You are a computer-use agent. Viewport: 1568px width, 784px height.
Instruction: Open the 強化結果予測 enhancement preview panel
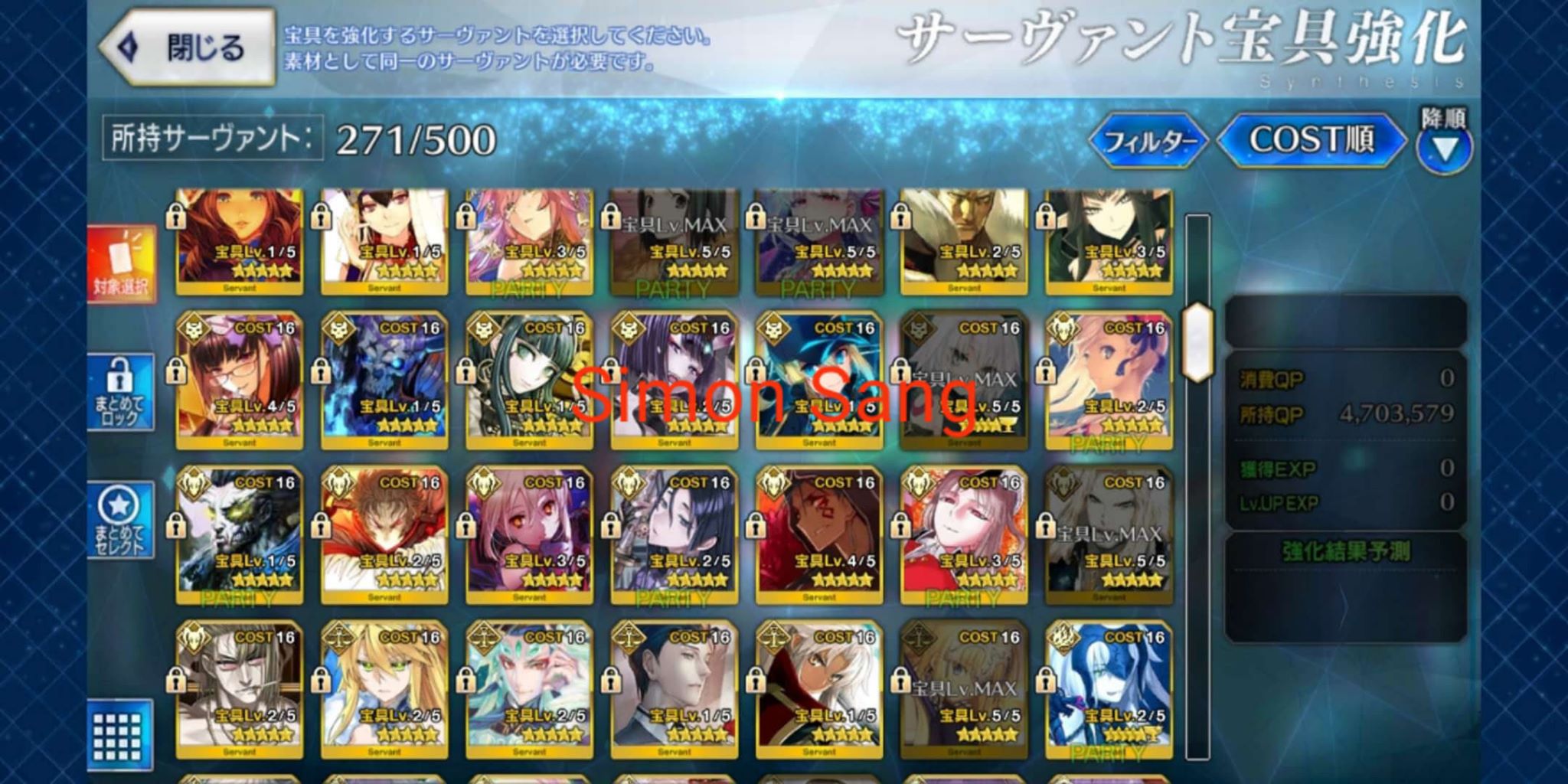click(x=1345, y=551)
